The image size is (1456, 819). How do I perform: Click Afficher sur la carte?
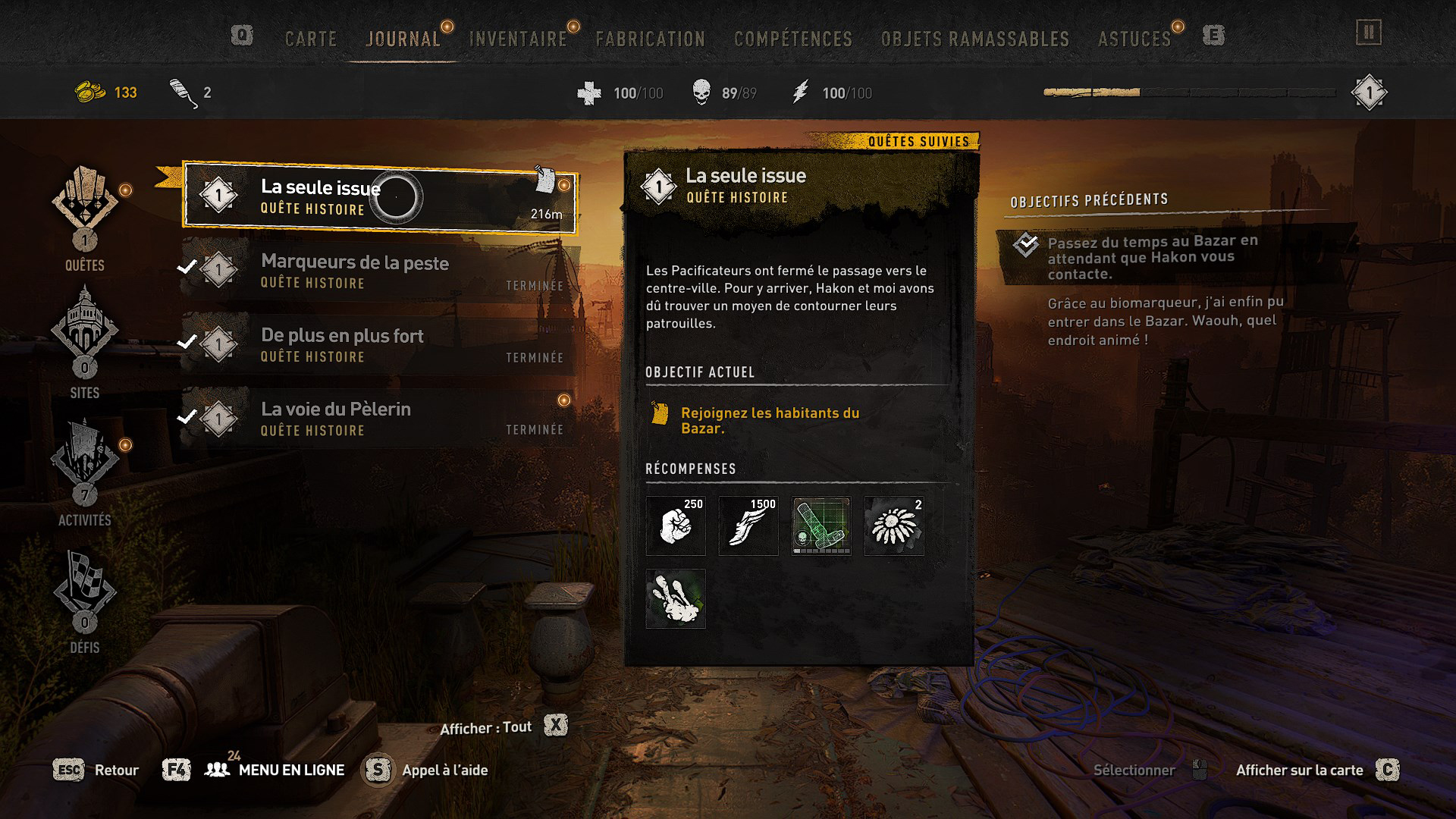[x=1299, y=770]
